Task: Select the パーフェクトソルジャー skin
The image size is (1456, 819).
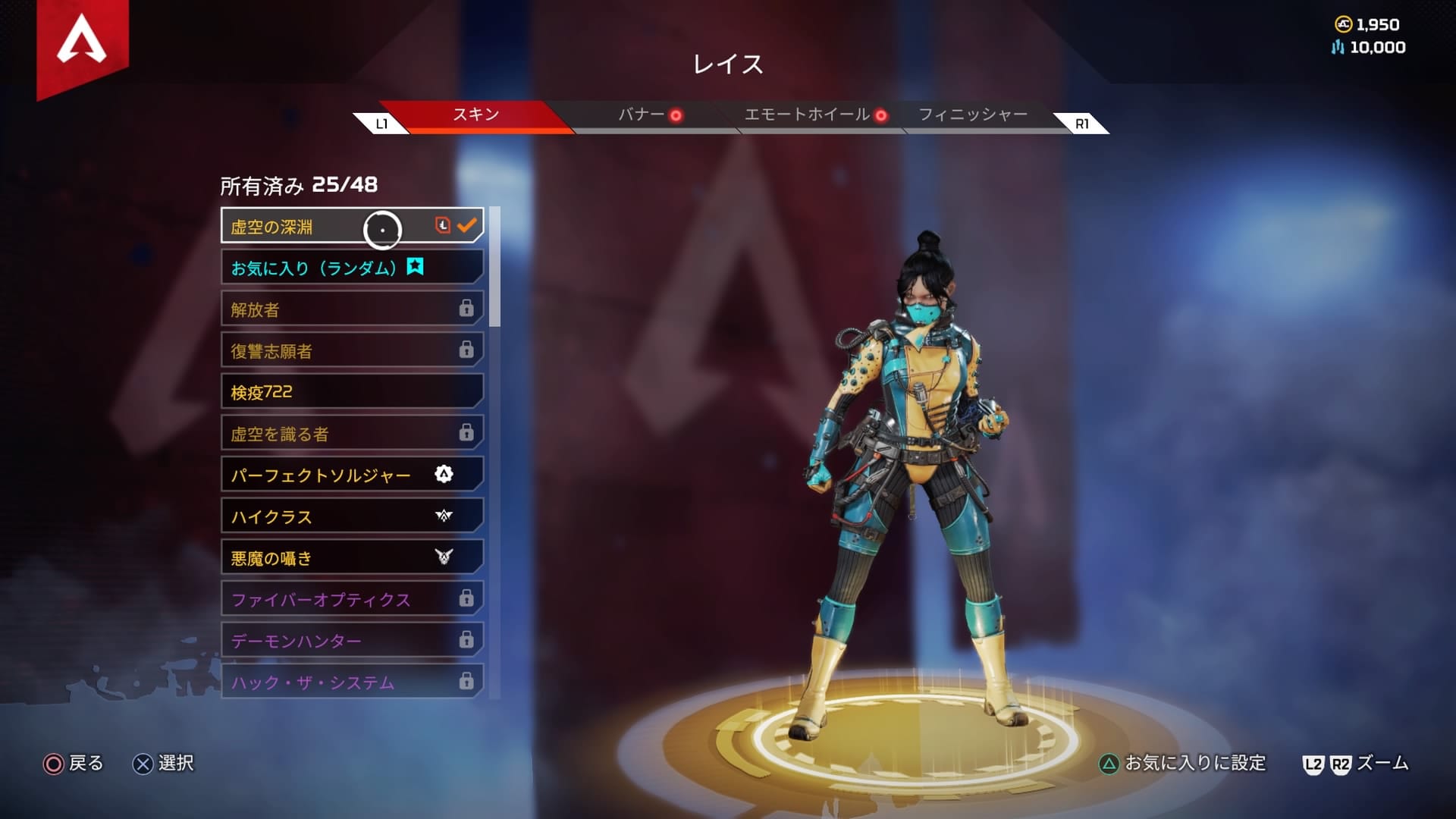Action: click(351, 475)
